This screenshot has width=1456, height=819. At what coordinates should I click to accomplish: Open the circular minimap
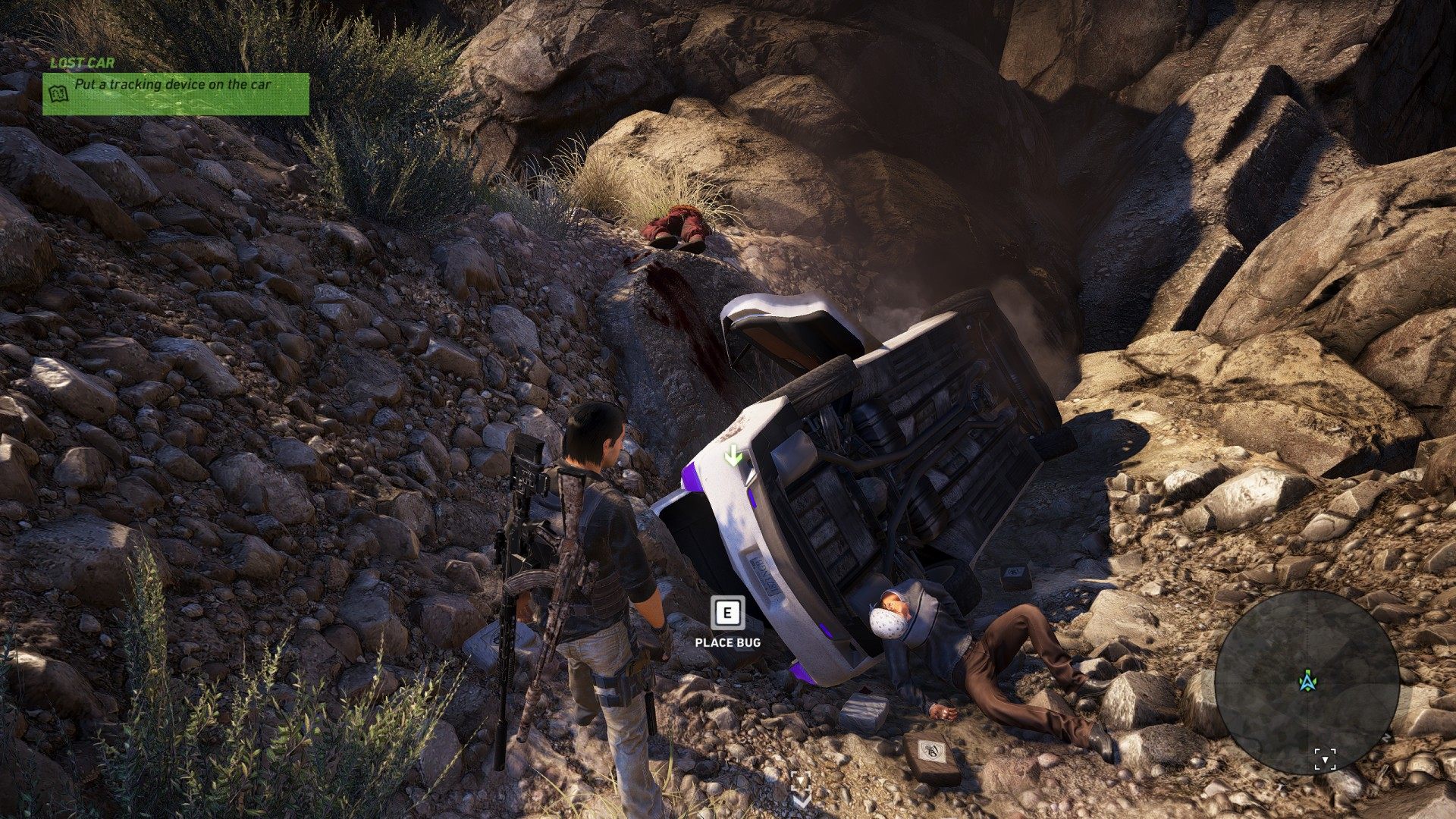(1307, 681)
